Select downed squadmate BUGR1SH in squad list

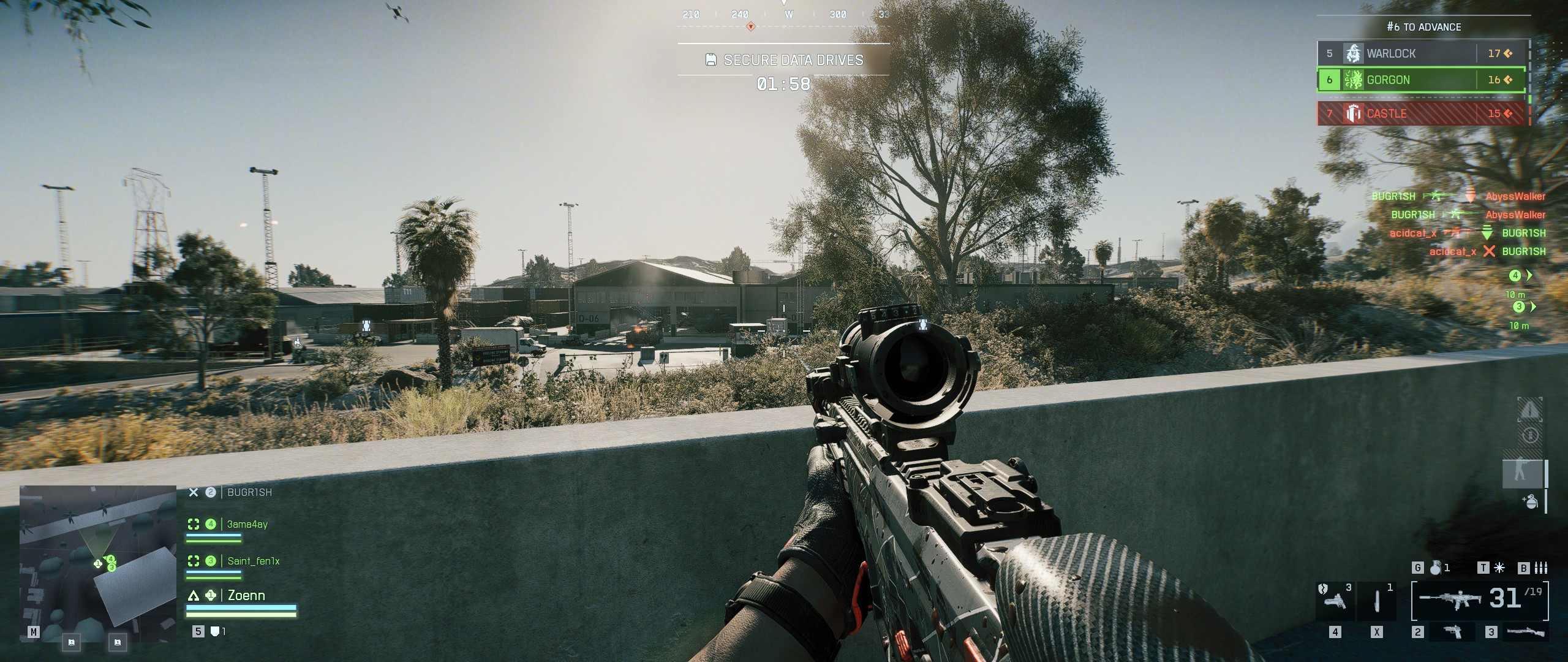249,492
